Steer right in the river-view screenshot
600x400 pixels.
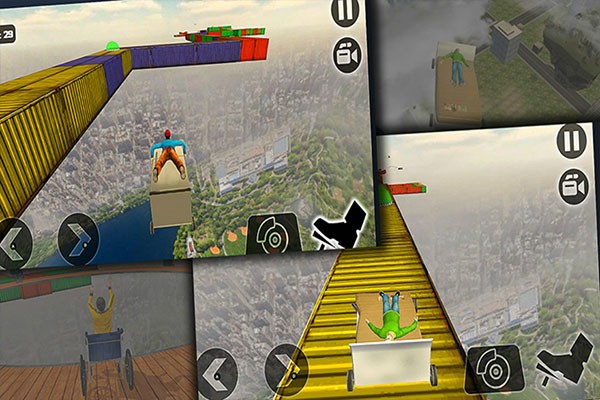[x=77, y=236]
